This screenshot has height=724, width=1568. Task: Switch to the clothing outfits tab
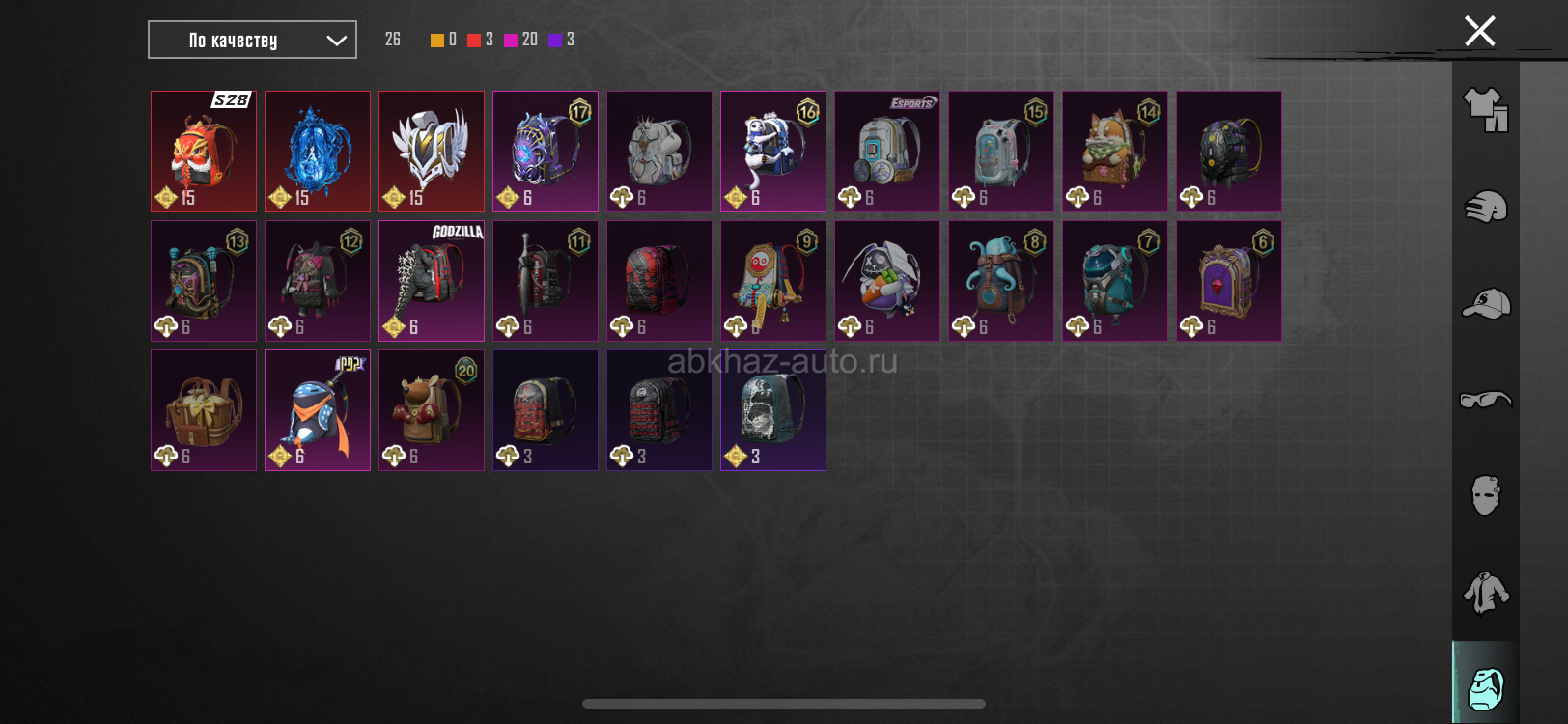point(1485,109)
